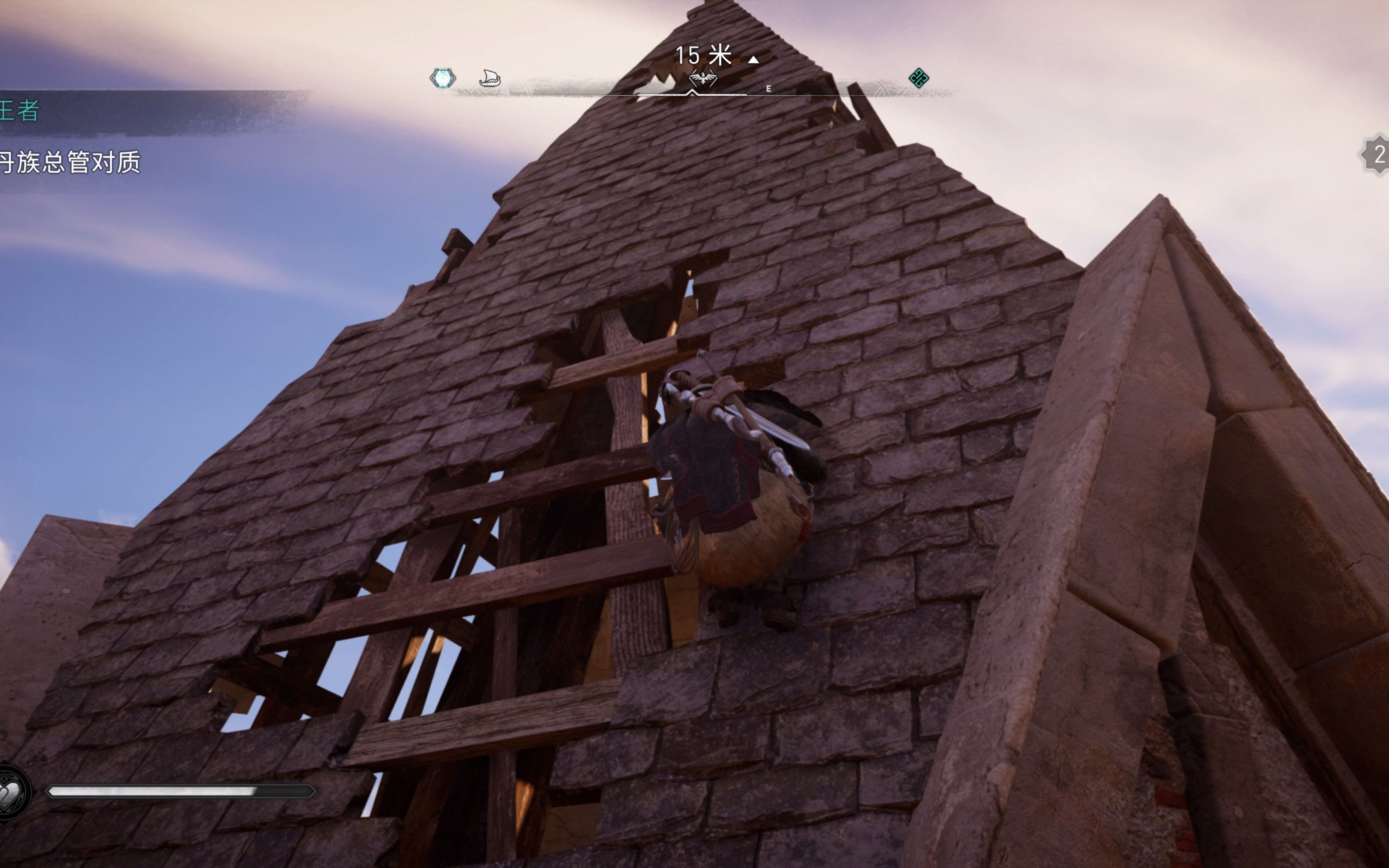Select the hexagonal badge showing 2
This screenshot has width=1389, height=868.
1377,154
